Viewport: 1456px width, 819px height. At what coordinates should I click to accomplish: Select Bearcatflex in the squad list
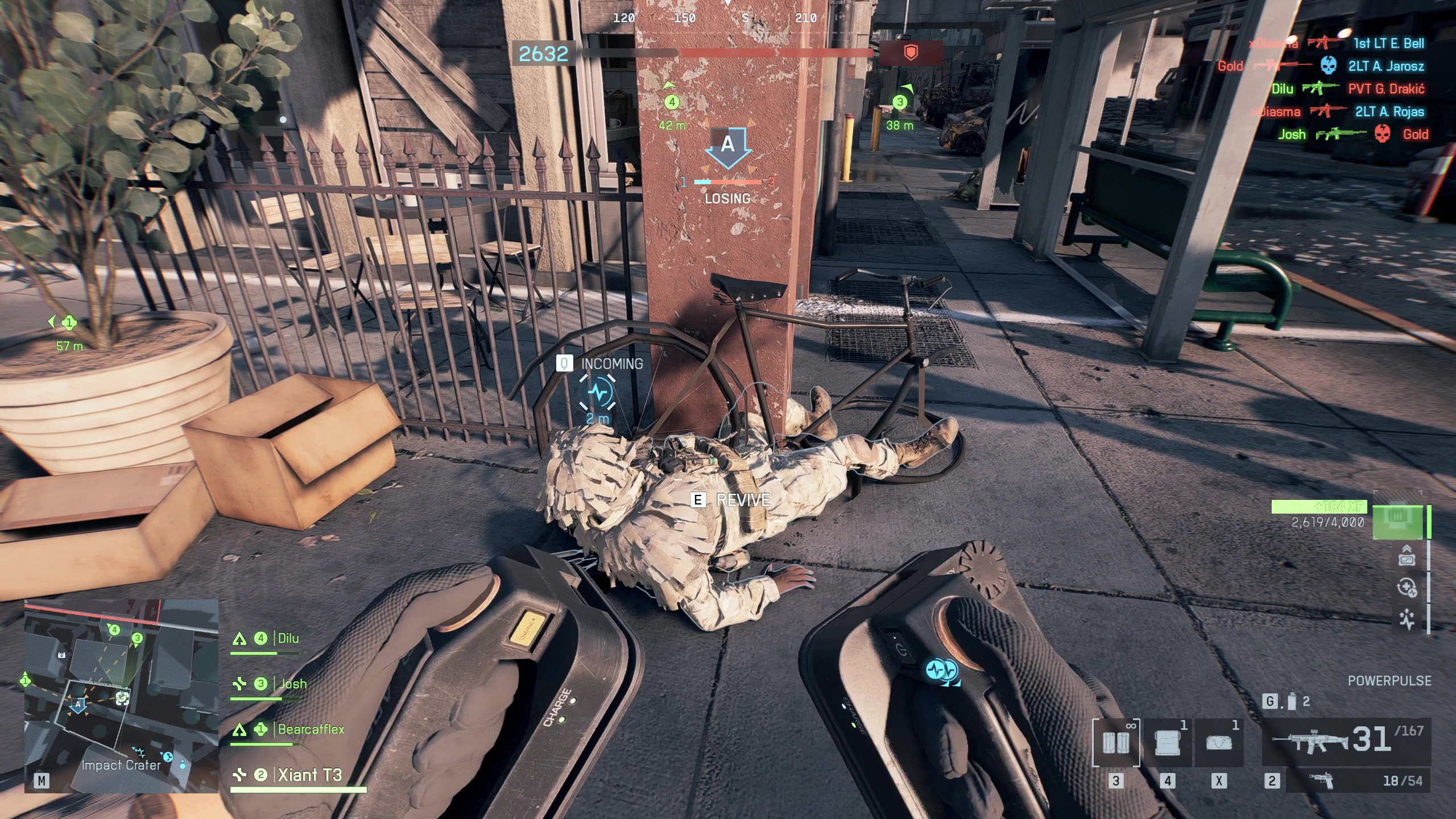pyautogui.click(x=311, y=730)
